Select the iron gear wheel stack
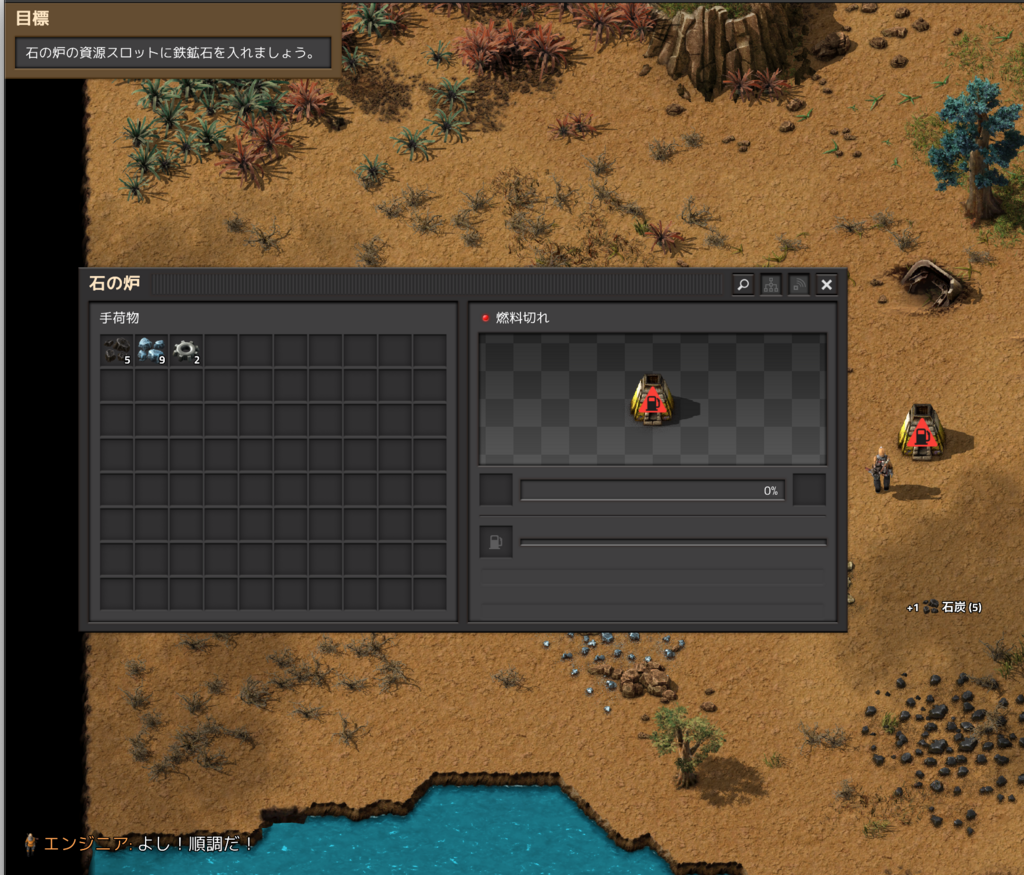The width and height of the screenshot is (1024, 875). click(x=186, y=350)
